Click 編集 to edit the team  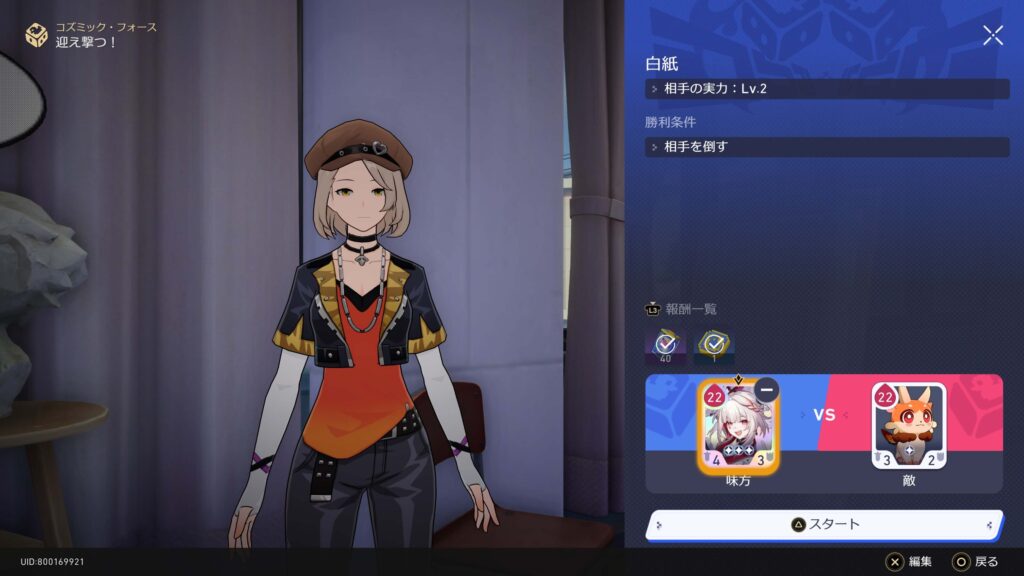[909, 562]
